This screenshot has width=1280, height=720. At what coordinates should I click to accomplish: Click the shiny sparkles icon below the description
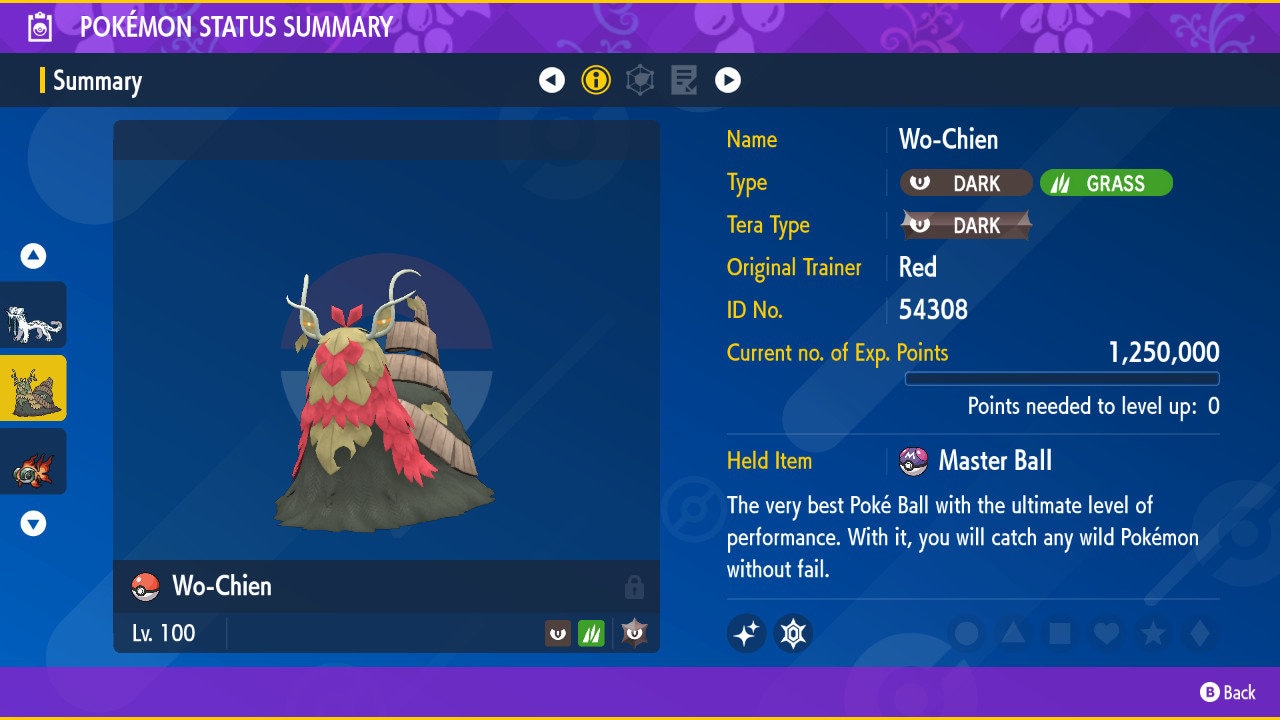coord(748,634)
